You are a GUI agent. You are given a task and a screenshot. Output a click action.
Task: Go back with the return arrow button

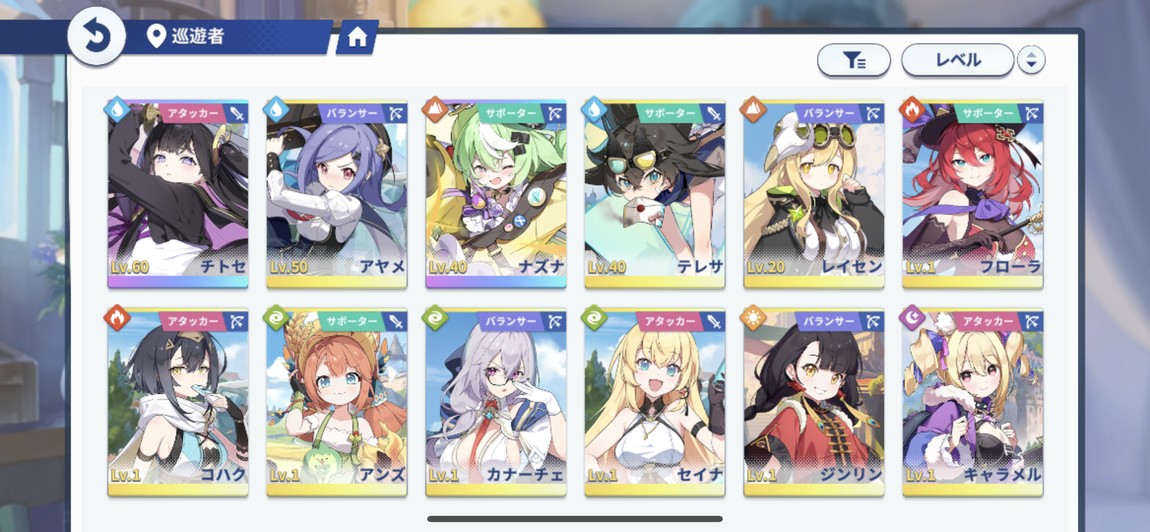point(96,37)
